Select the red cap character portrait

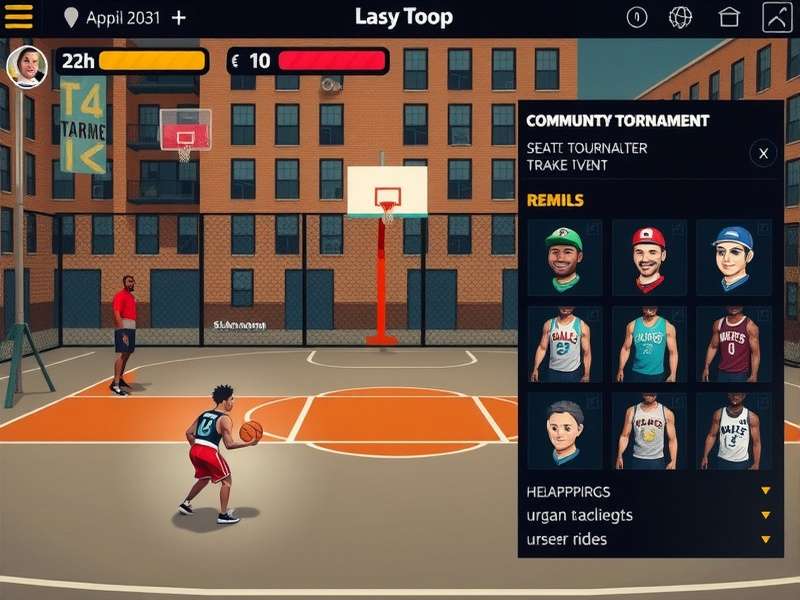[649, 257]
